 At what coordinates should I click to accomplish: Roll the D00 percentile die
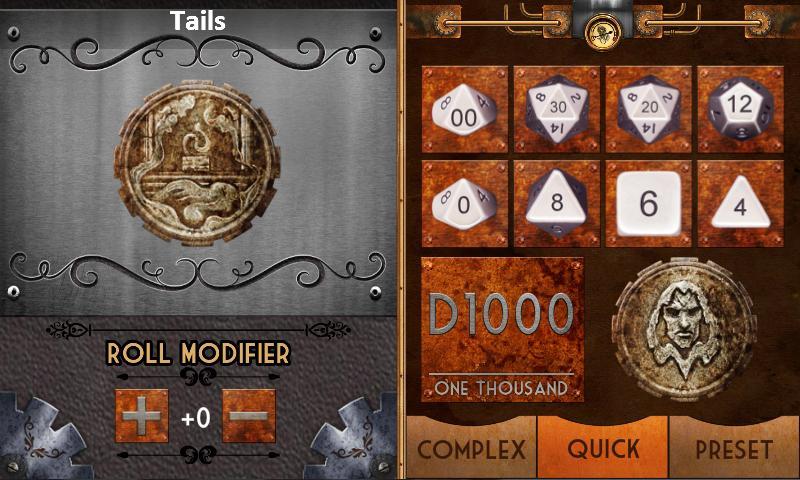click(464, 111)
